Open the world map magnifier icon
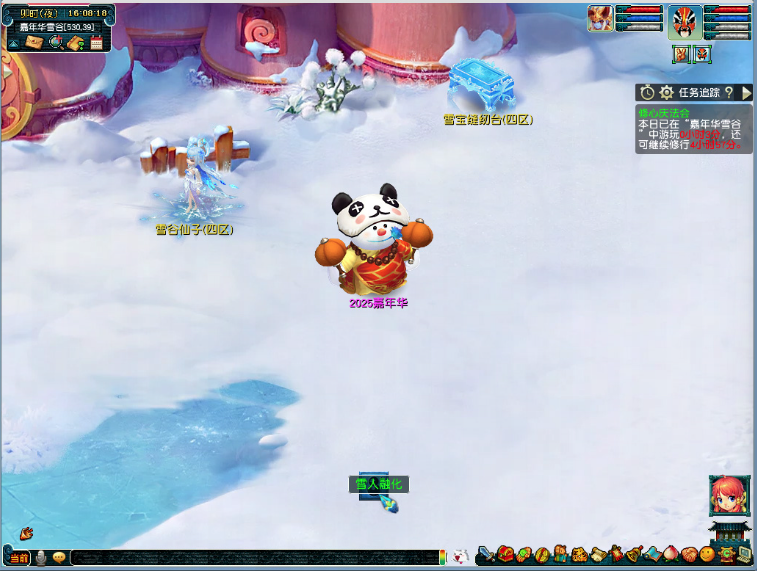Viewport: 757px width, 571px height. (x=55, y=43)
